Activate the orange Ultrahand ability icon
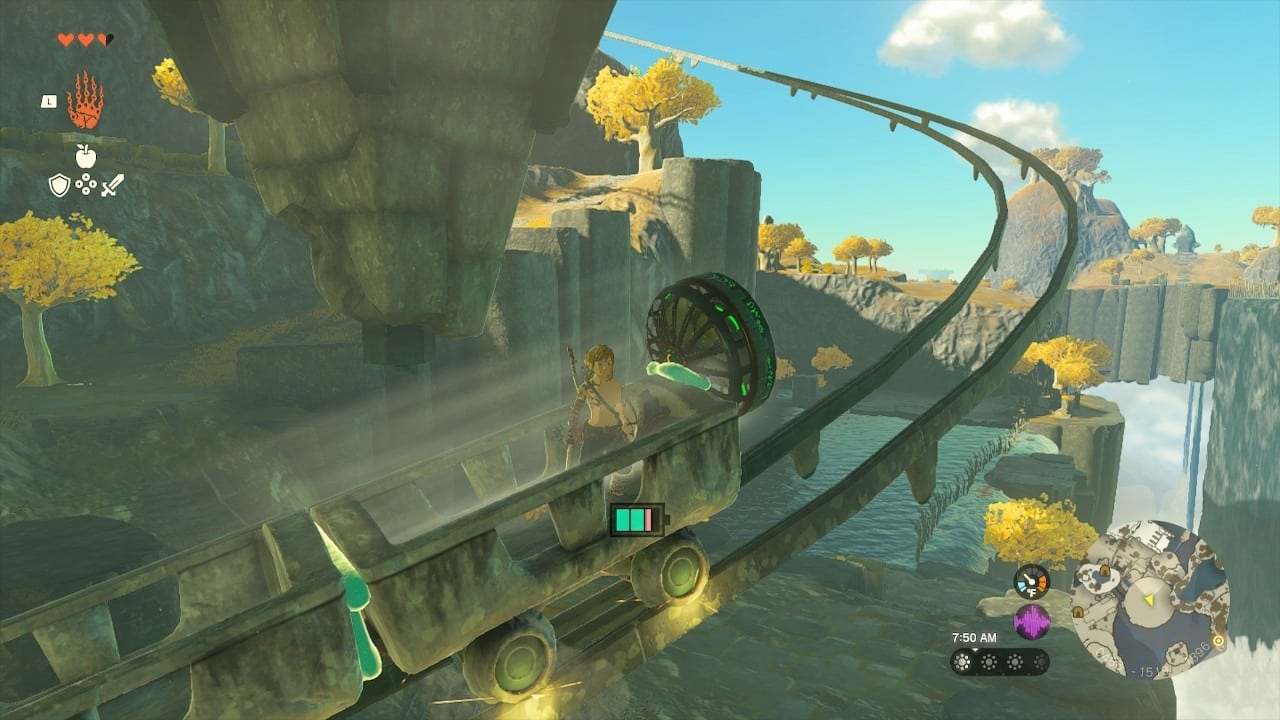Screen dimensions: 1280x720 85,100
